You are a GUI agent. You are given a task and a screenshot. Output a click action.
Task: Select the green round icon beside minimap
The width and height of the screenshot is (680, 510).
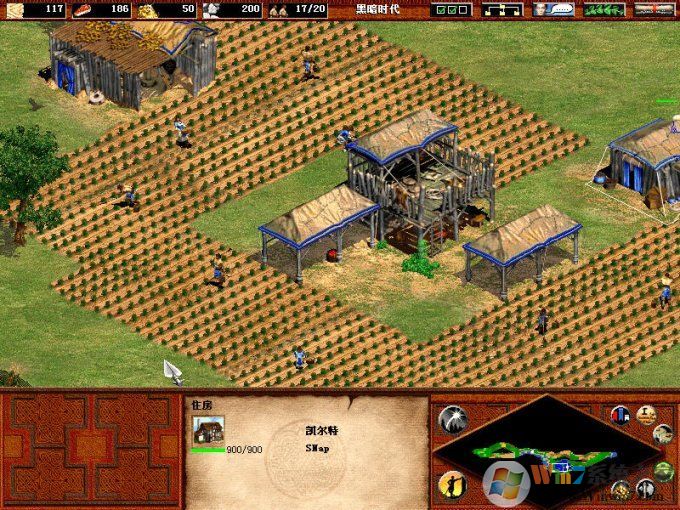[664, 471]
